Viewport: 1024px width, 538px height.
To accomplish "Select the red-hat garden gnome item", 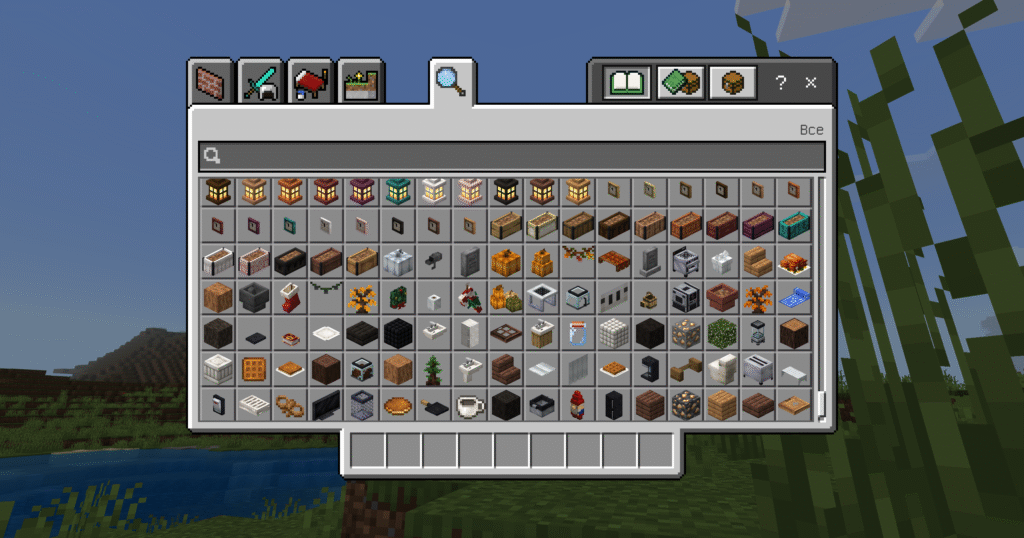I will (x=577, y=405).
